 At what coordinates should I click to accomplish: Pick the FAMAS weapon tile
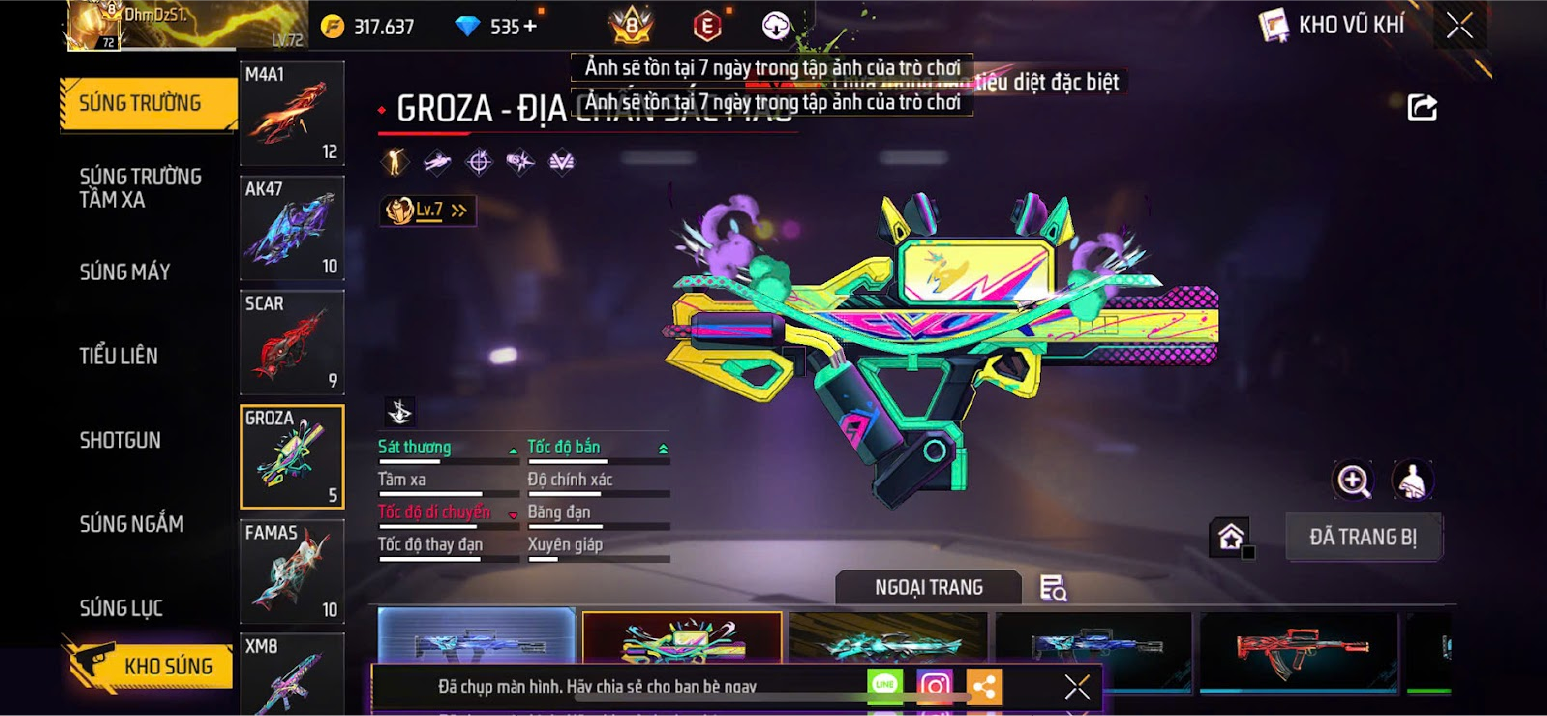[x=292, y=571]
